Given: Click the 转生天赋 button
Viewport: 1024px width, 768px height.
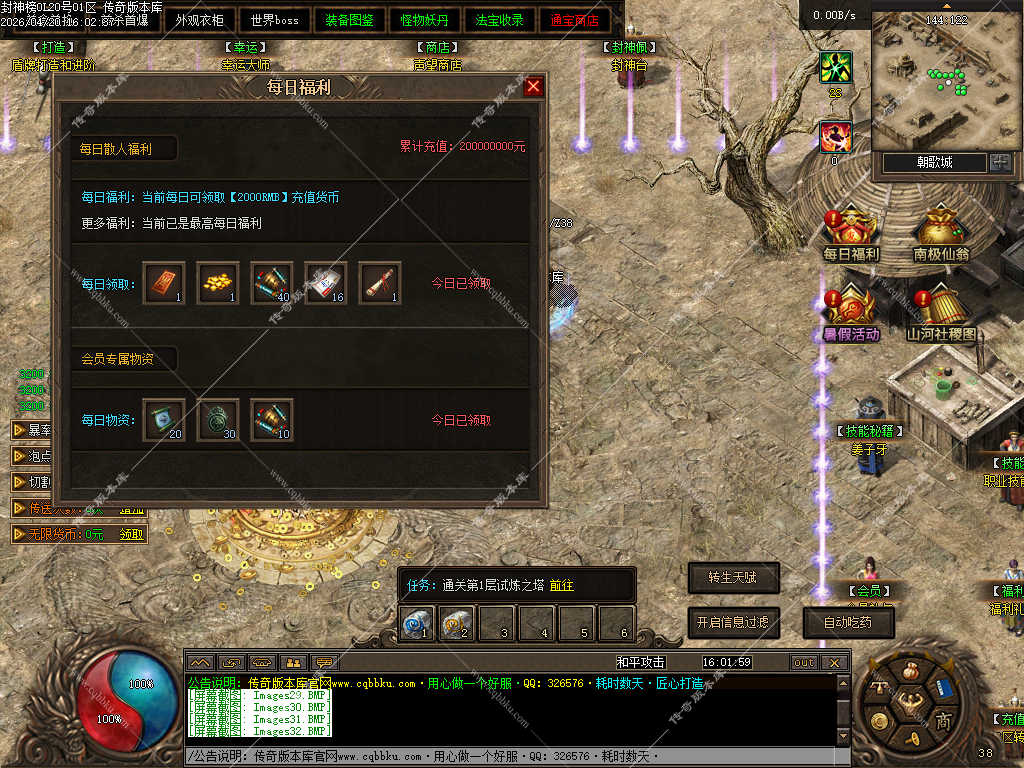Looking at the screenshot, I should (733, 577).
